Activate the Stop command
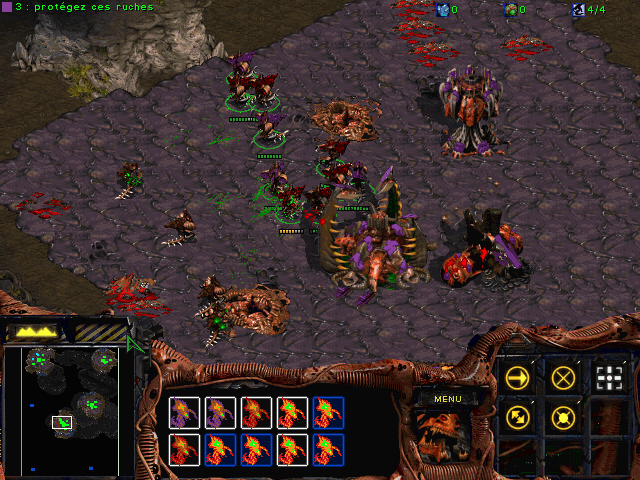Image resolution: width=640 pixels, height=480 pixels. (563, 377)
